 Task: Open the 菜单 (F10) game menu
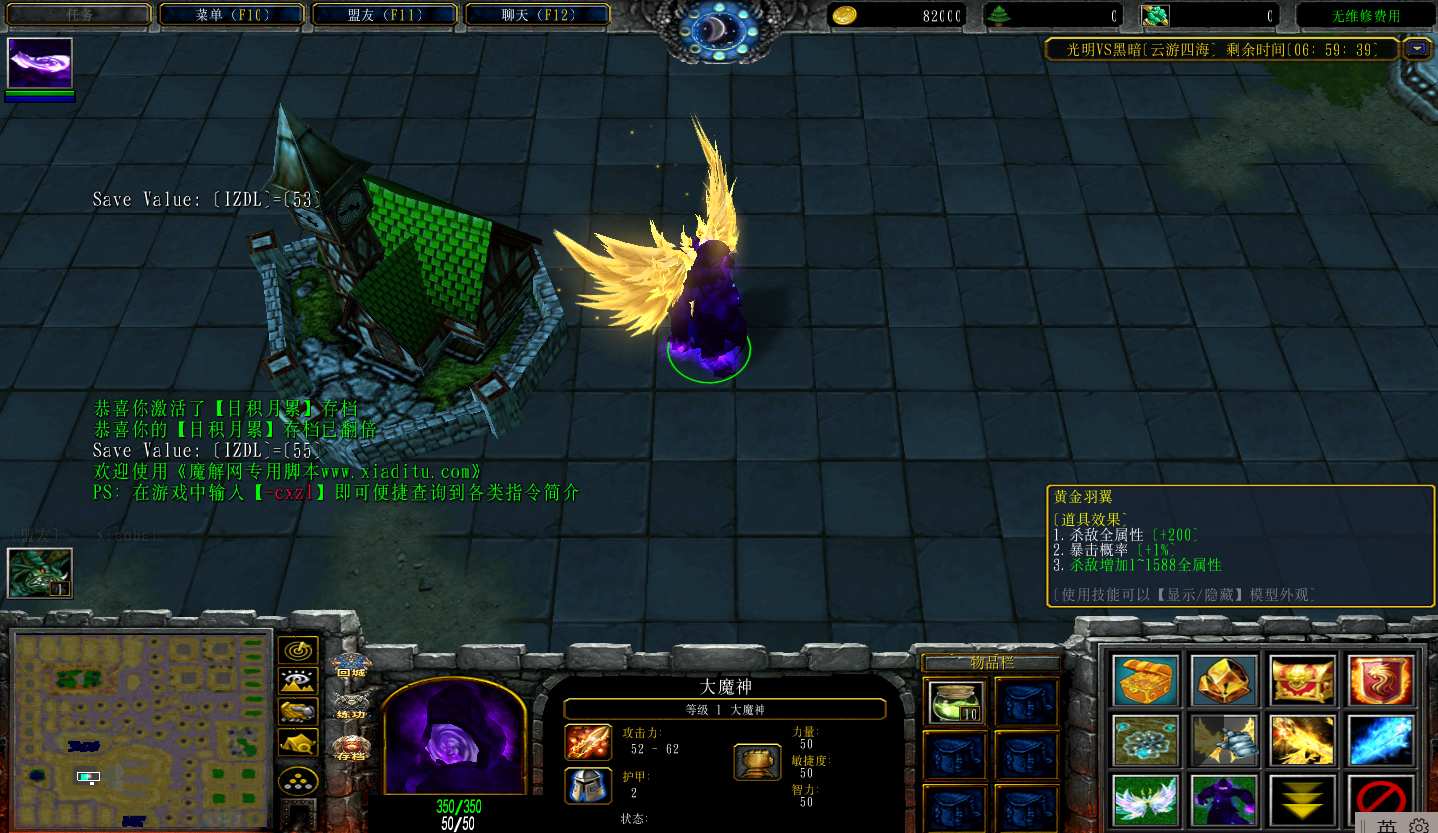click(x=231, y=15)
